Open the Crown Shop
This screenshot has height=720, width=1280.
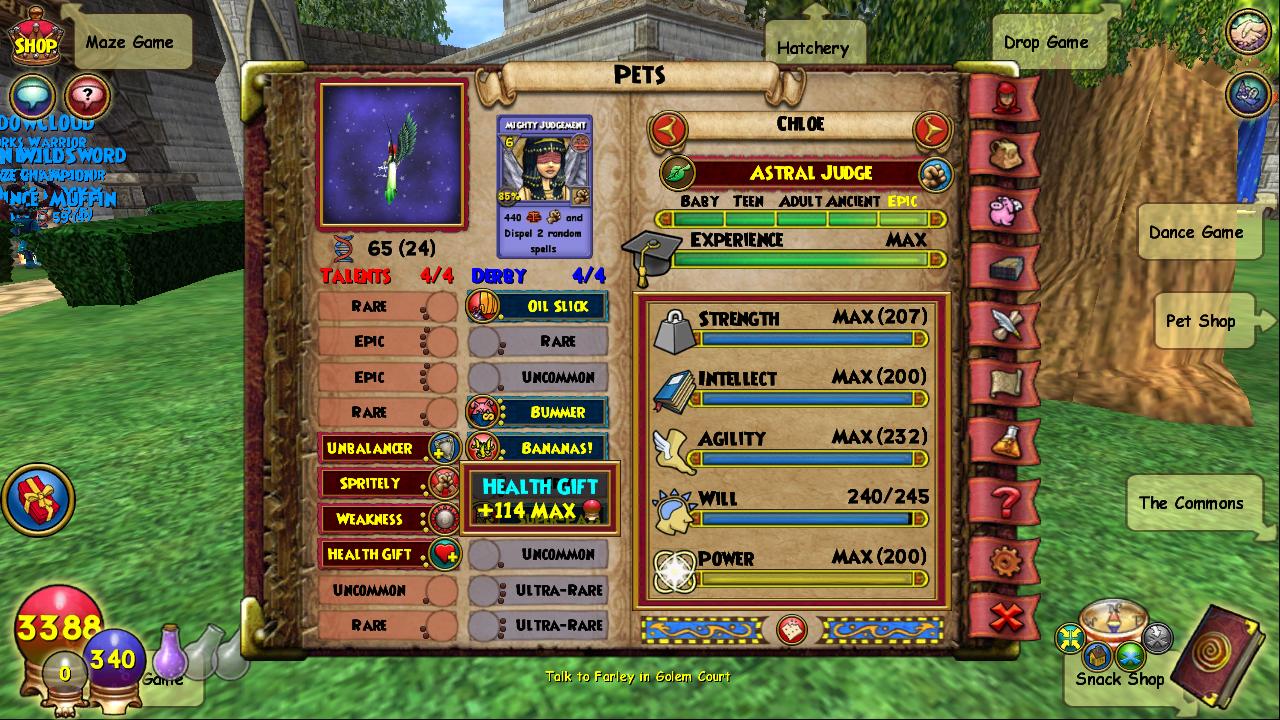pos(36,38)
